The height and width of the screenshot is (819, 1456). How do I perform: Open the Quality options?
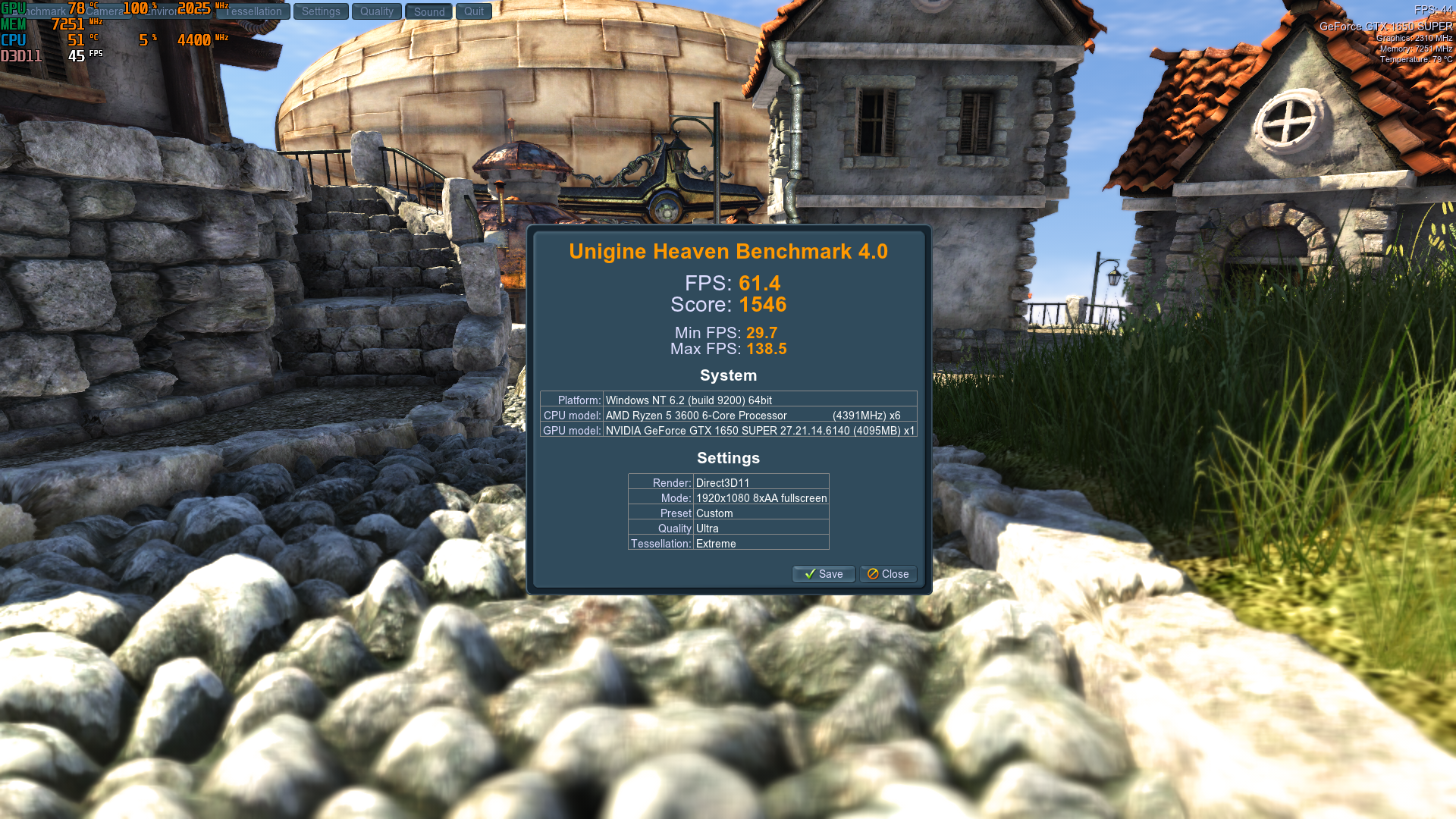pyautogui.click(x=377, y=11)
